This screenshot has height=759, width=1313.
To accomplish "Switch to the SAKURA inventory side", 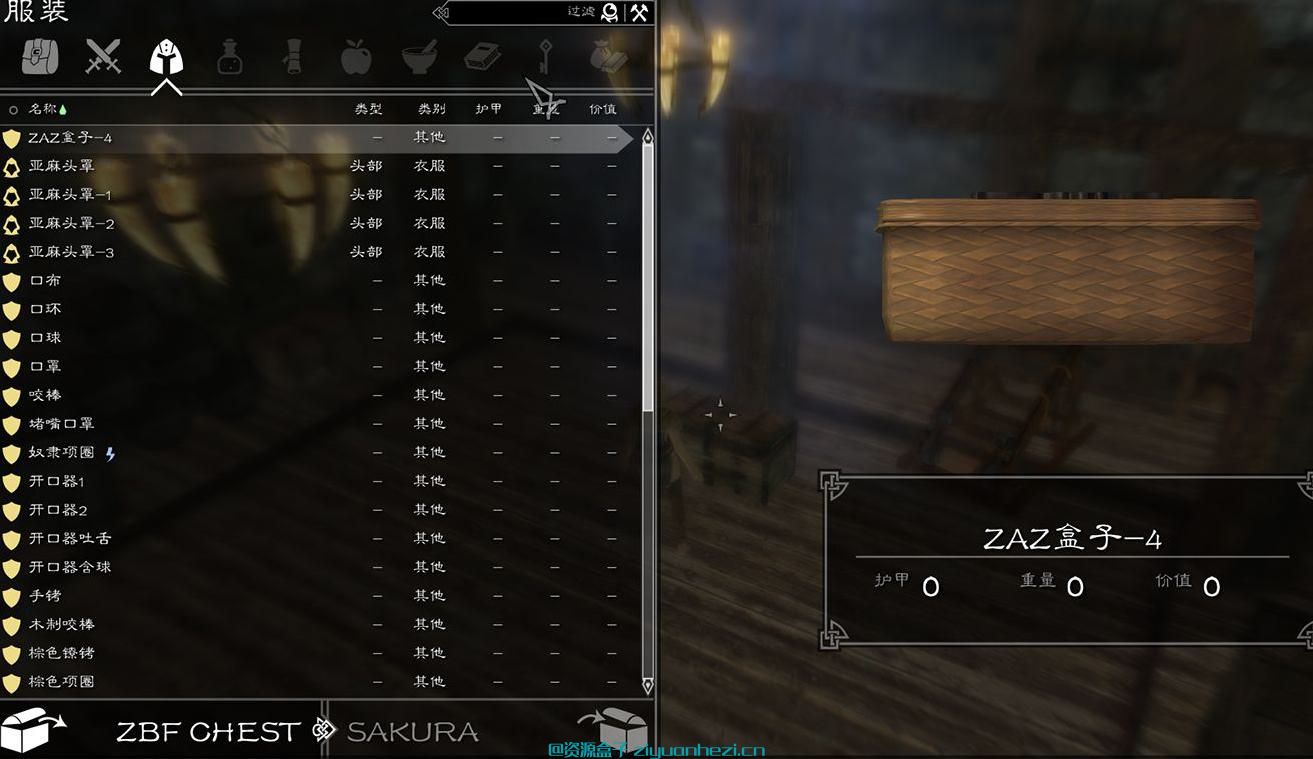I will point(412,731).
